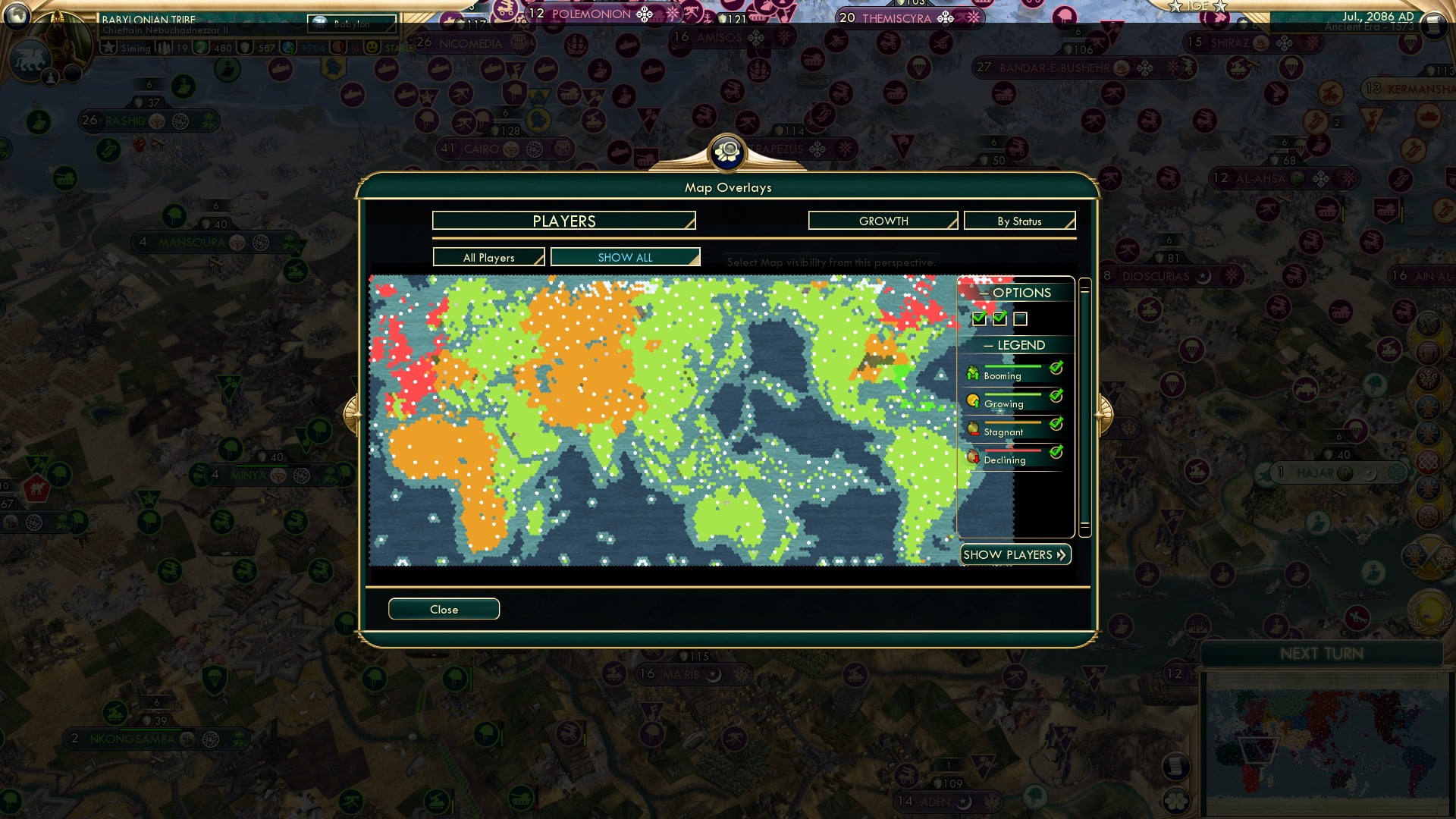1456x819 pixels.
Task: Uncheck the first Options checkbox
Action: (978, 319)
